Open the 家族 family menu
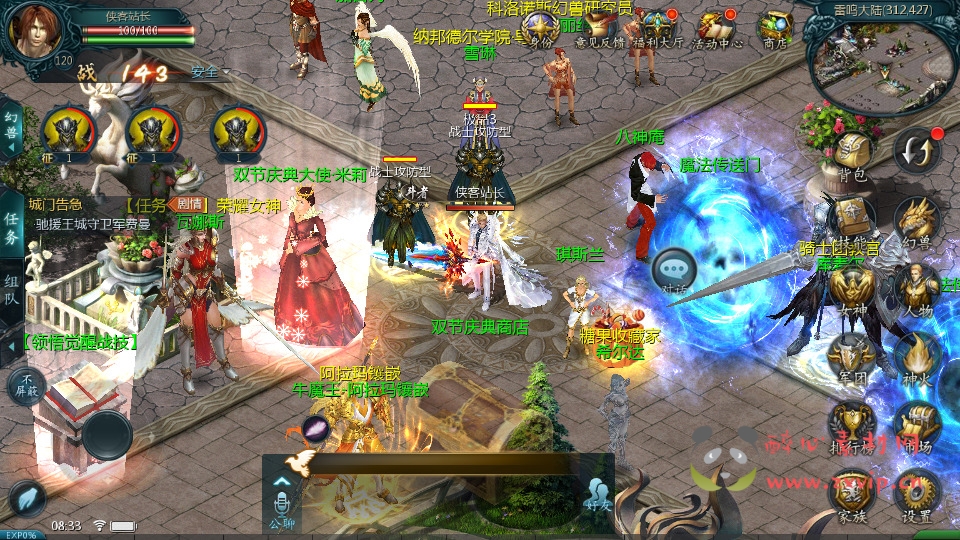 pos(852,493)
